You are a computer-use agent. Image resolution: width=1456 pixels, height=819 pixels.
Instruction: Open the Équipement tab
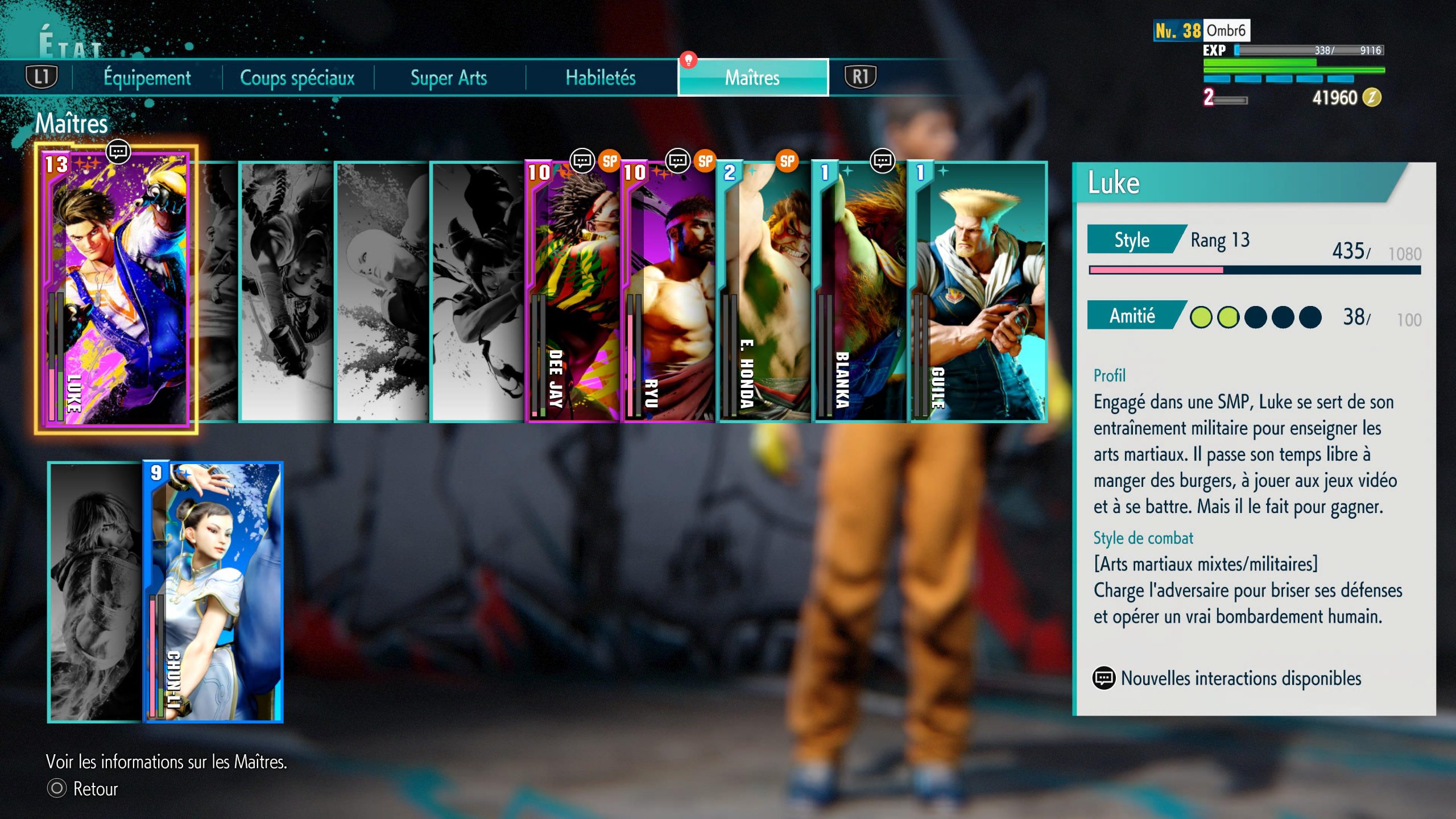pyautogui.click(x=147, y=77)
